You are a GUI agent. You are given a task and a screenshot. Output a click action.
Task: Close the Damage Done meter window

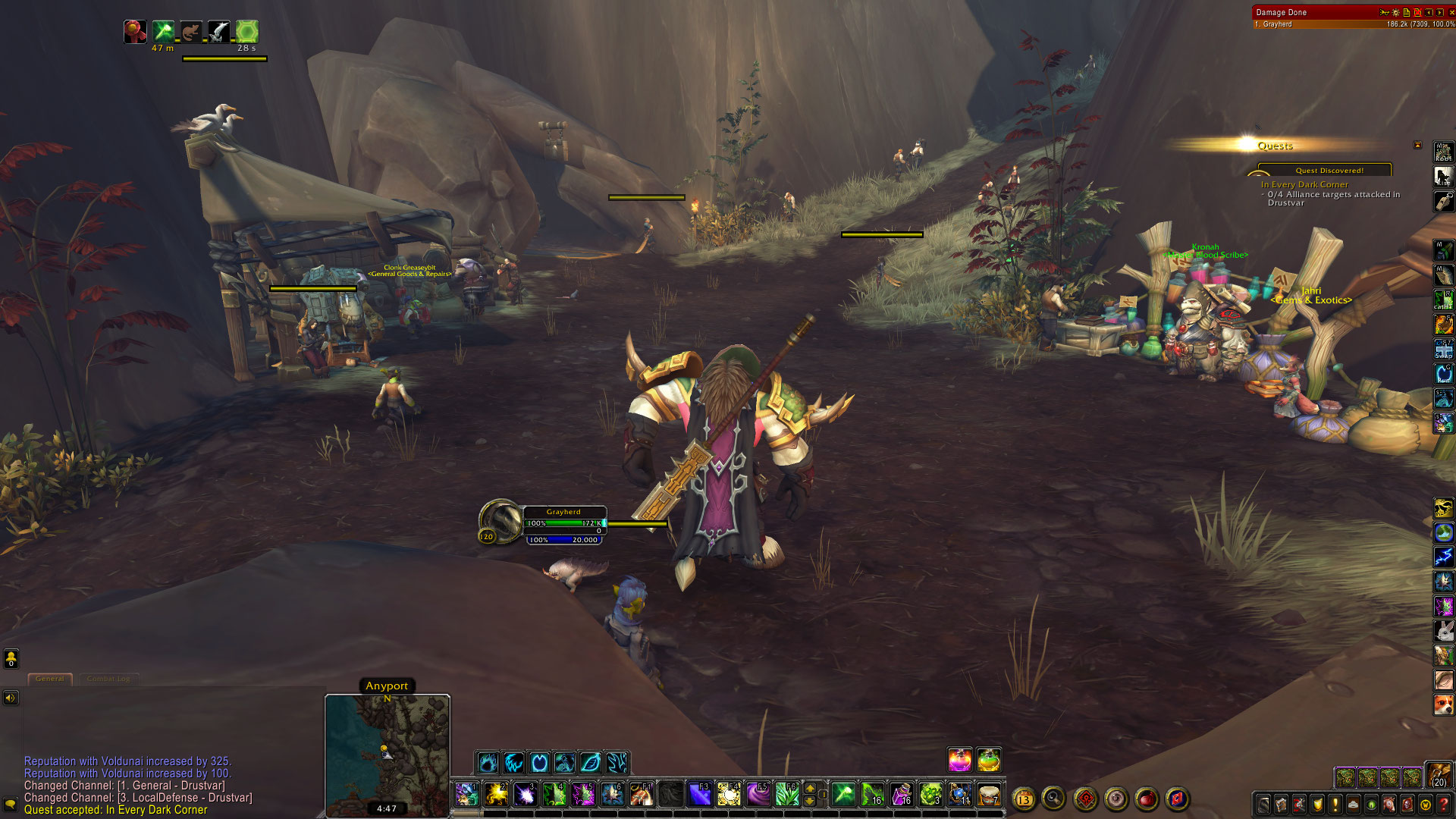(1451, 12)
